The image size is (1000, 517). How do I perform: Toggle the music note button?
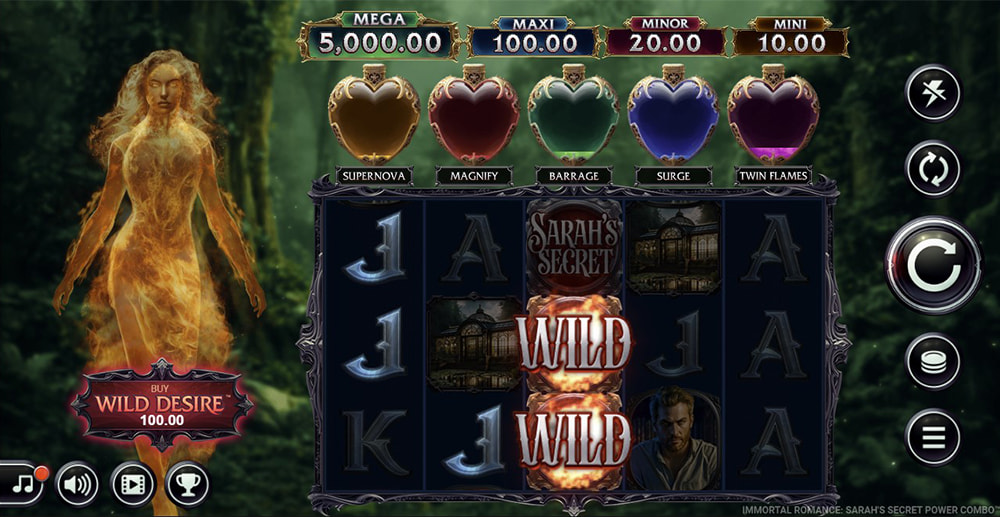(x=23, y=485)
